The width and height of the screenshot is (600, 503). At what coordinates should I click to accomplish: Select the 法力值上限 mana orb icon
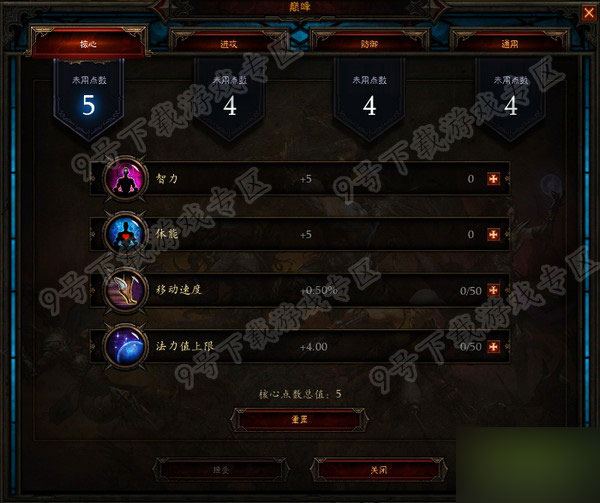tap(124, 346)
